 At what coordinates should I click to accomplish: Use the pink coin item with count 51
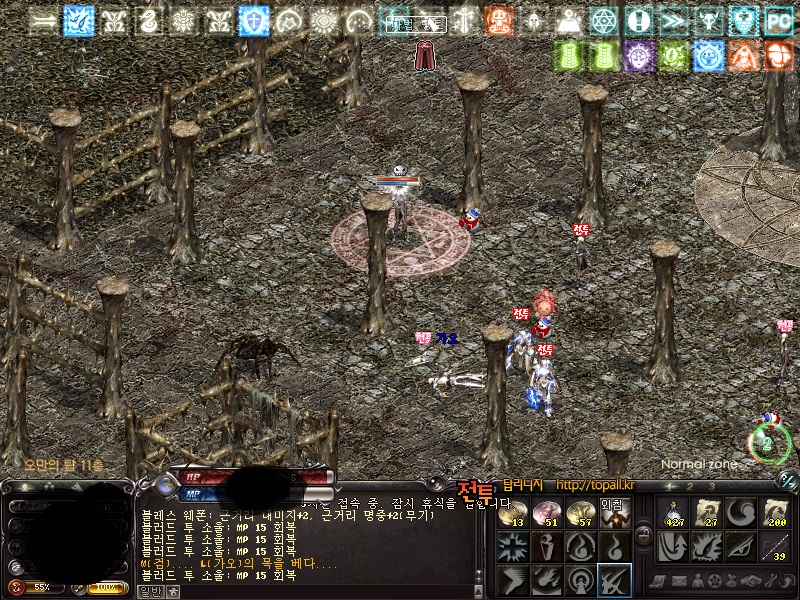tap(546, 513)
